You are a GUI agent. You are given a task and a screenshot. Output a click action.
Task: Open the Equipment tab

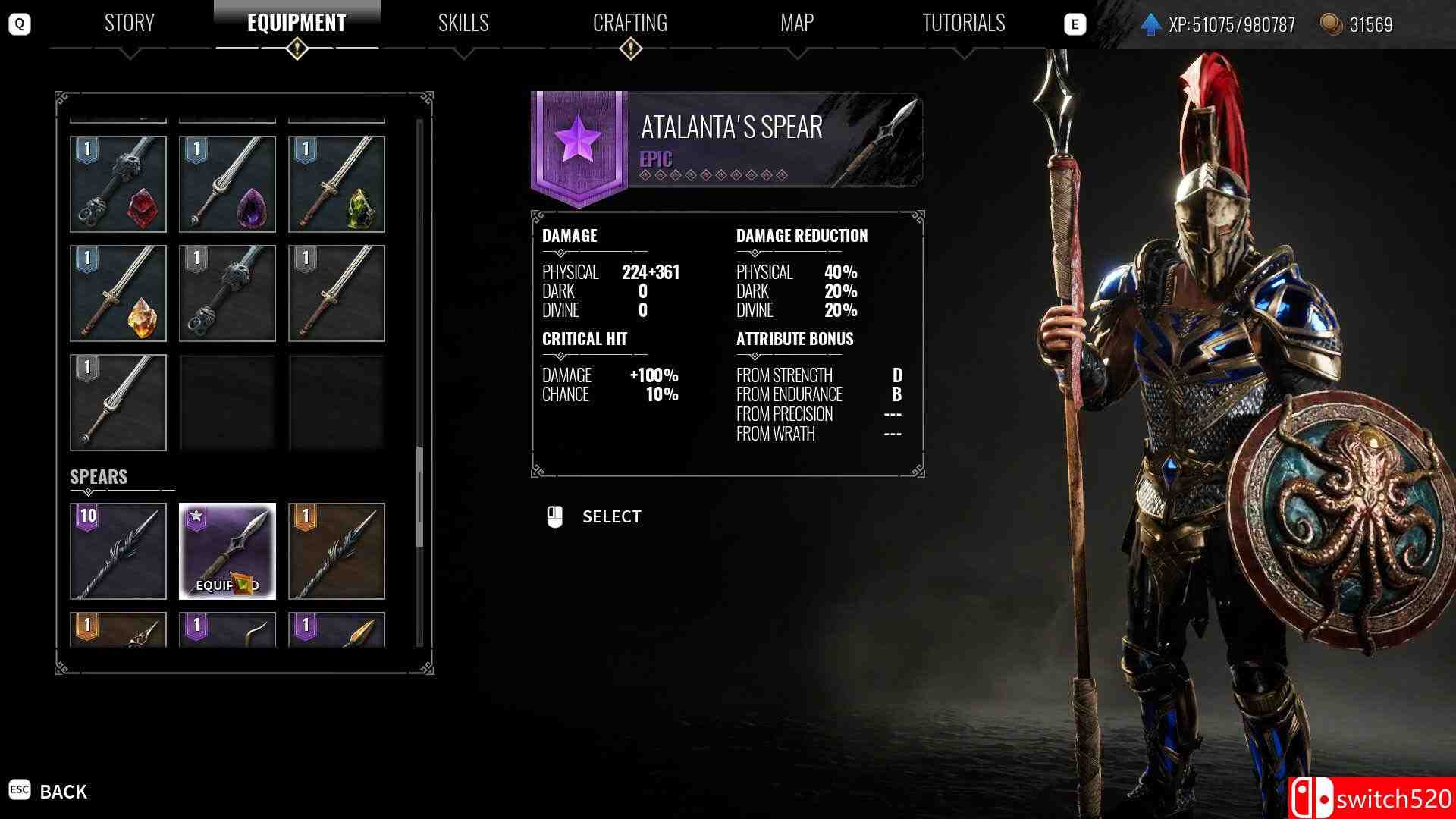(x=297, y=24)
